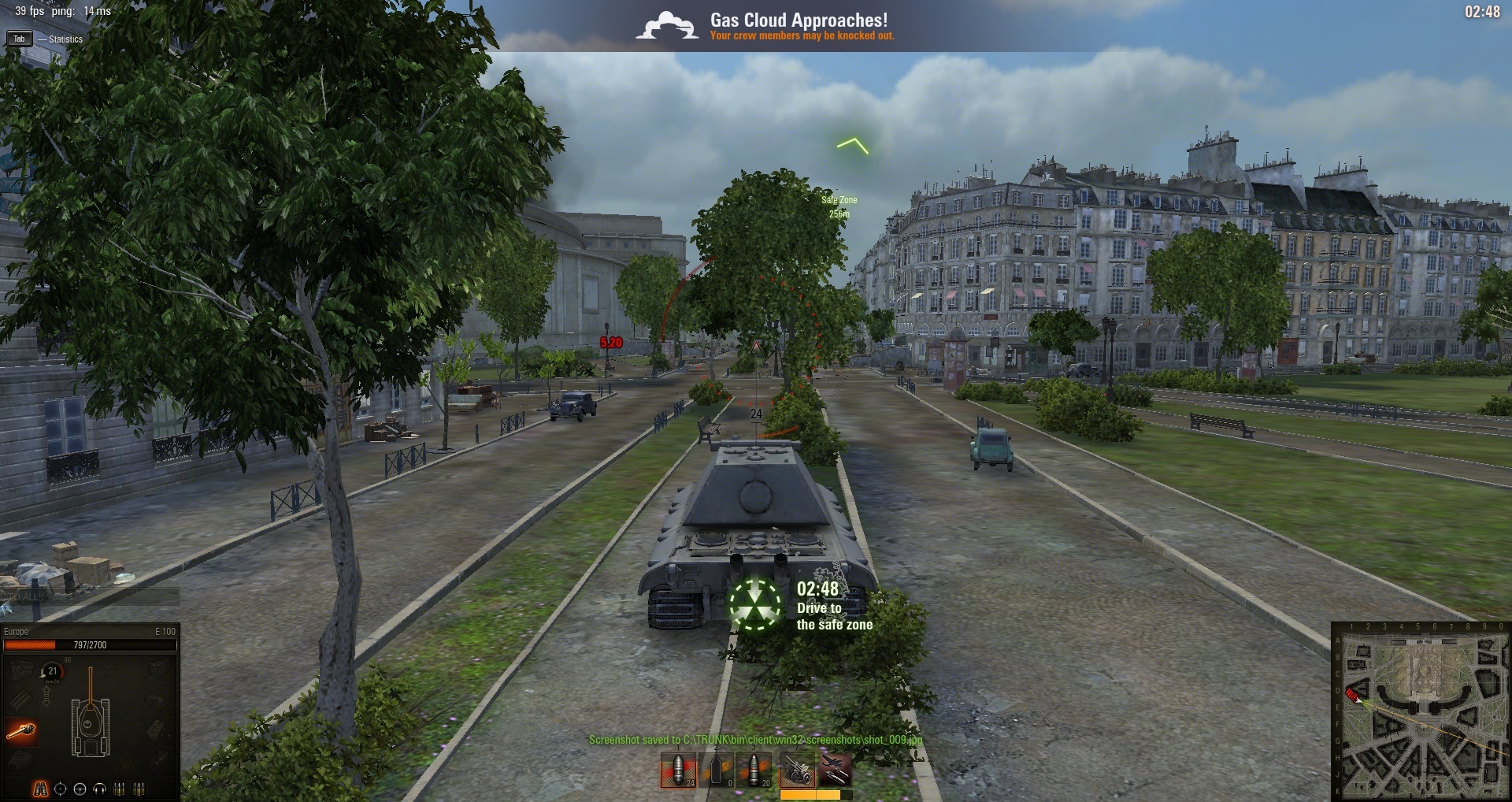Viewport: 1512px width, 802px height.
Task: Select the damaged gun module icon
Action: [x=21, y=731]
